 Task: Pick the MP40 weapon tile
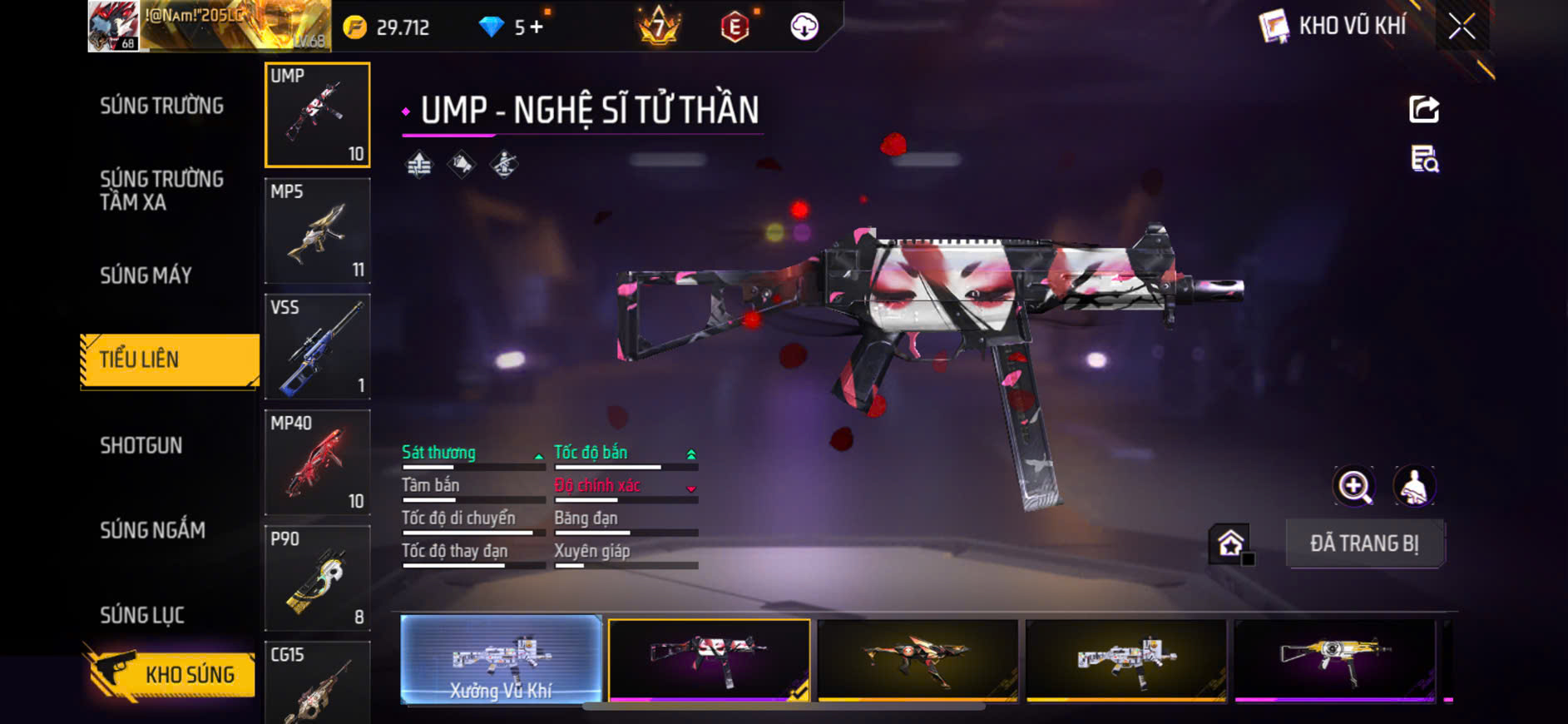pos(317,462)
